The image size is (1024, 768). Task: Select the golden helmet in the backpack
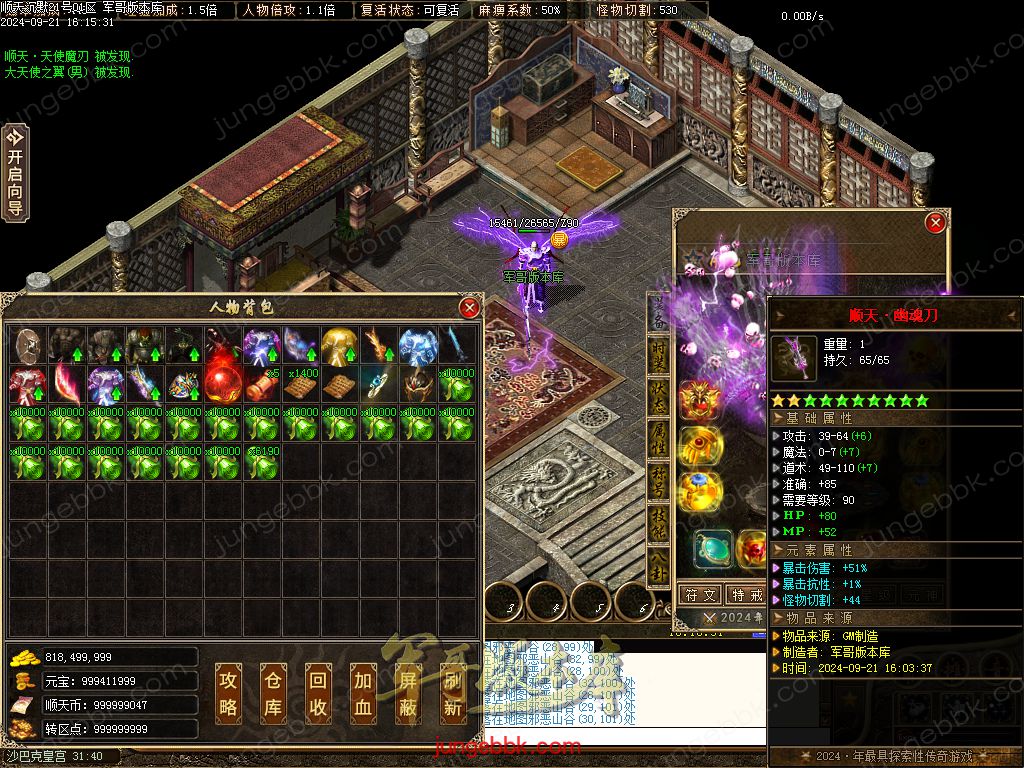click(338, 345)
